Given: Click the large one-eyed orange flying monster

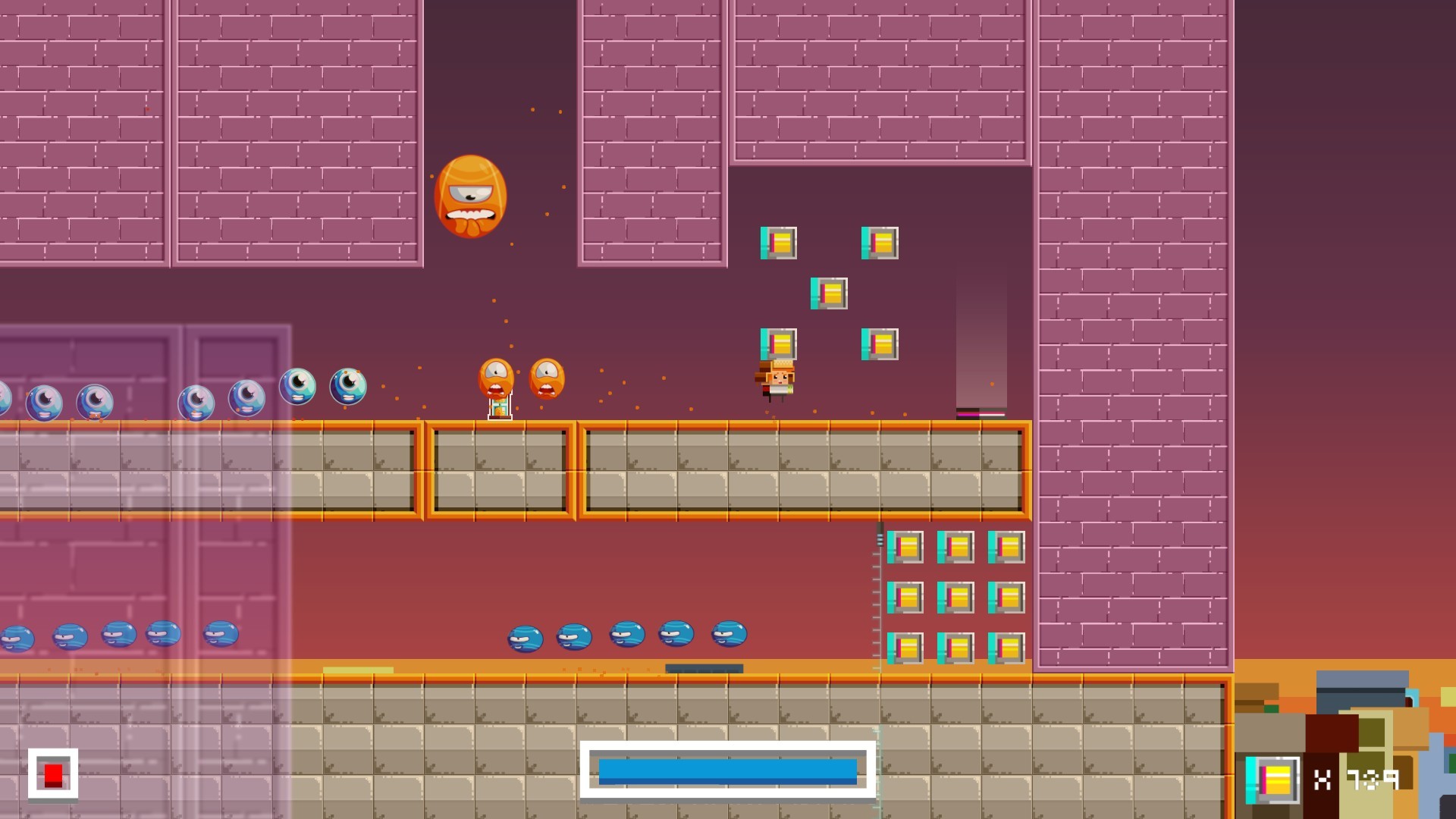Looking at the screenshot, I should 471,195.
